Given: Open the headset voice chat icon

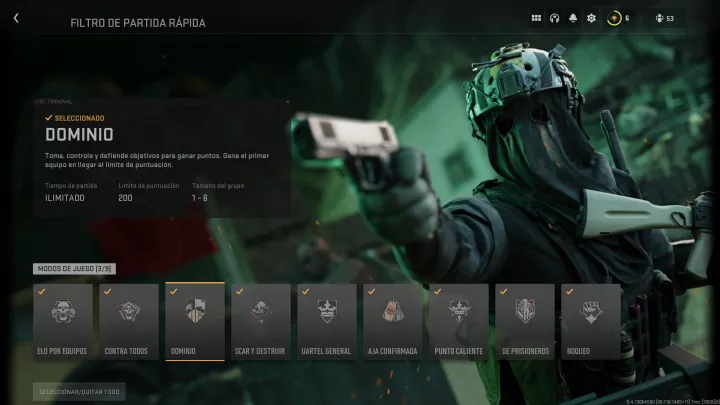Looking at the screenshot, I should tap(554, 18).
